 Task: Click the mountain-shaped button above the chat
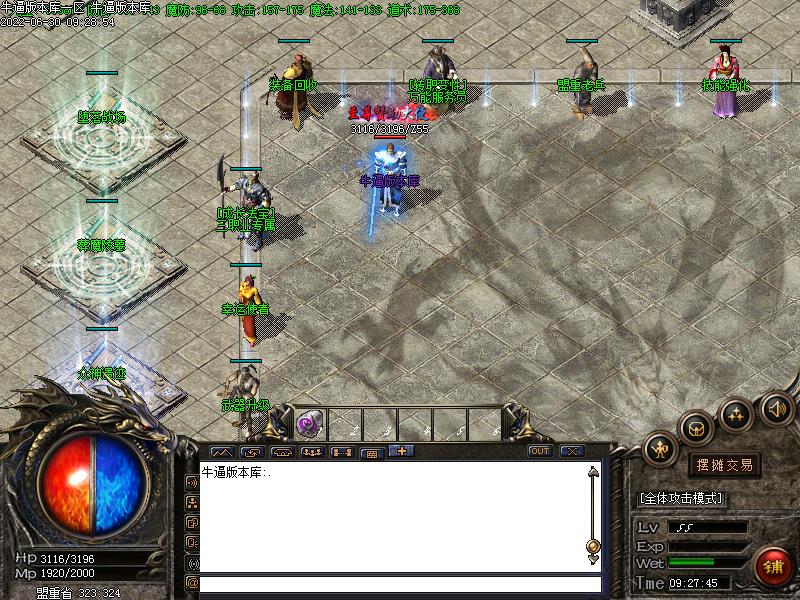coord(223,452)
